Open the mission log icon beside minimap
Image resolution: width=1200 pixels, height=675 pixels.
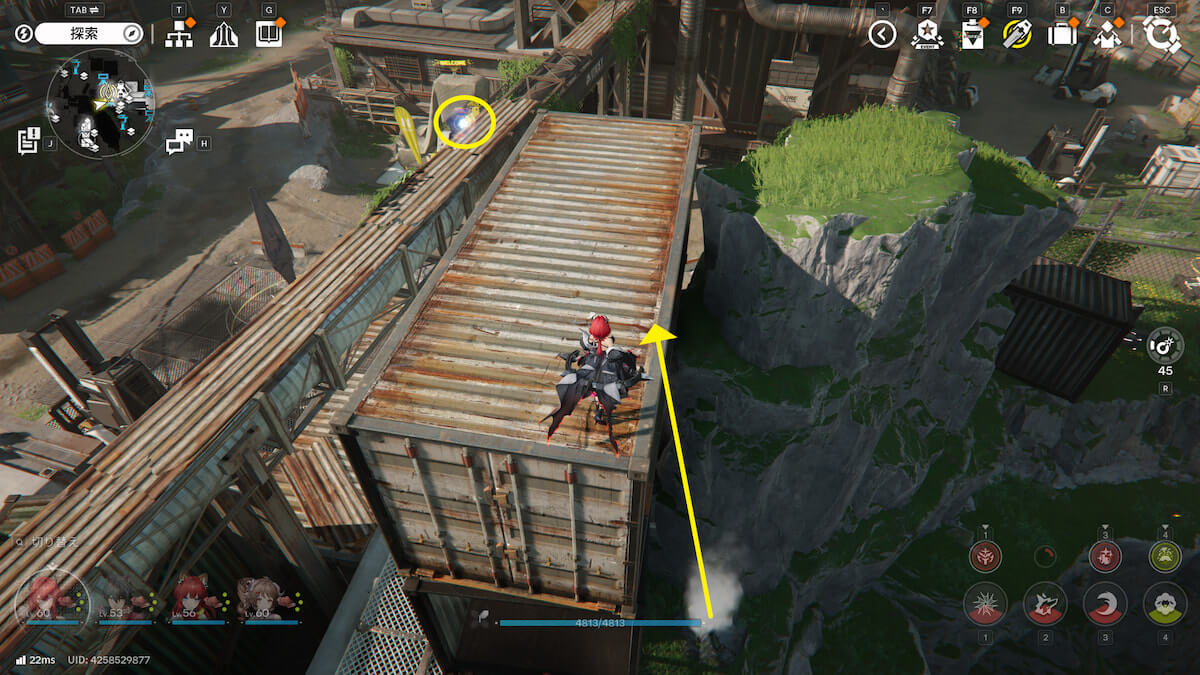coord(28,140)
